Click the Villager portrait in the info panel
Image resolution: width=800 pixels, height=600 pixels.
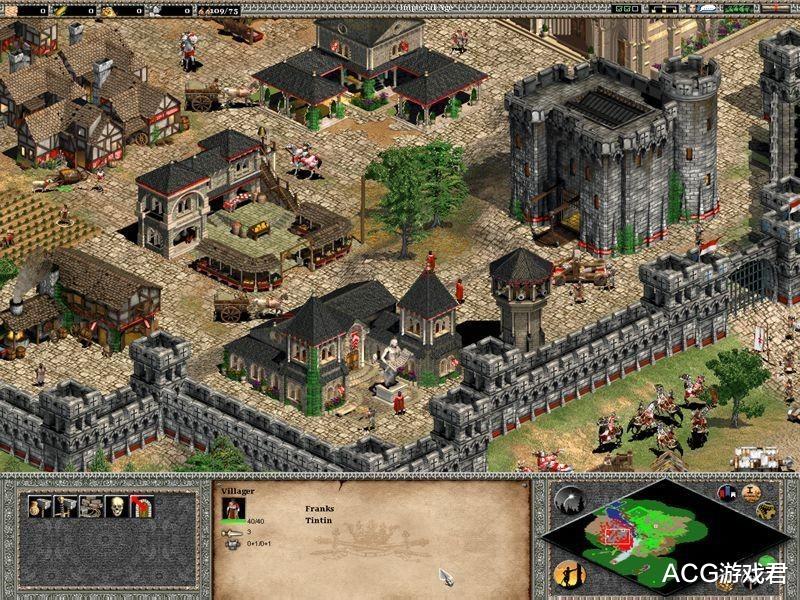[233, 506]
